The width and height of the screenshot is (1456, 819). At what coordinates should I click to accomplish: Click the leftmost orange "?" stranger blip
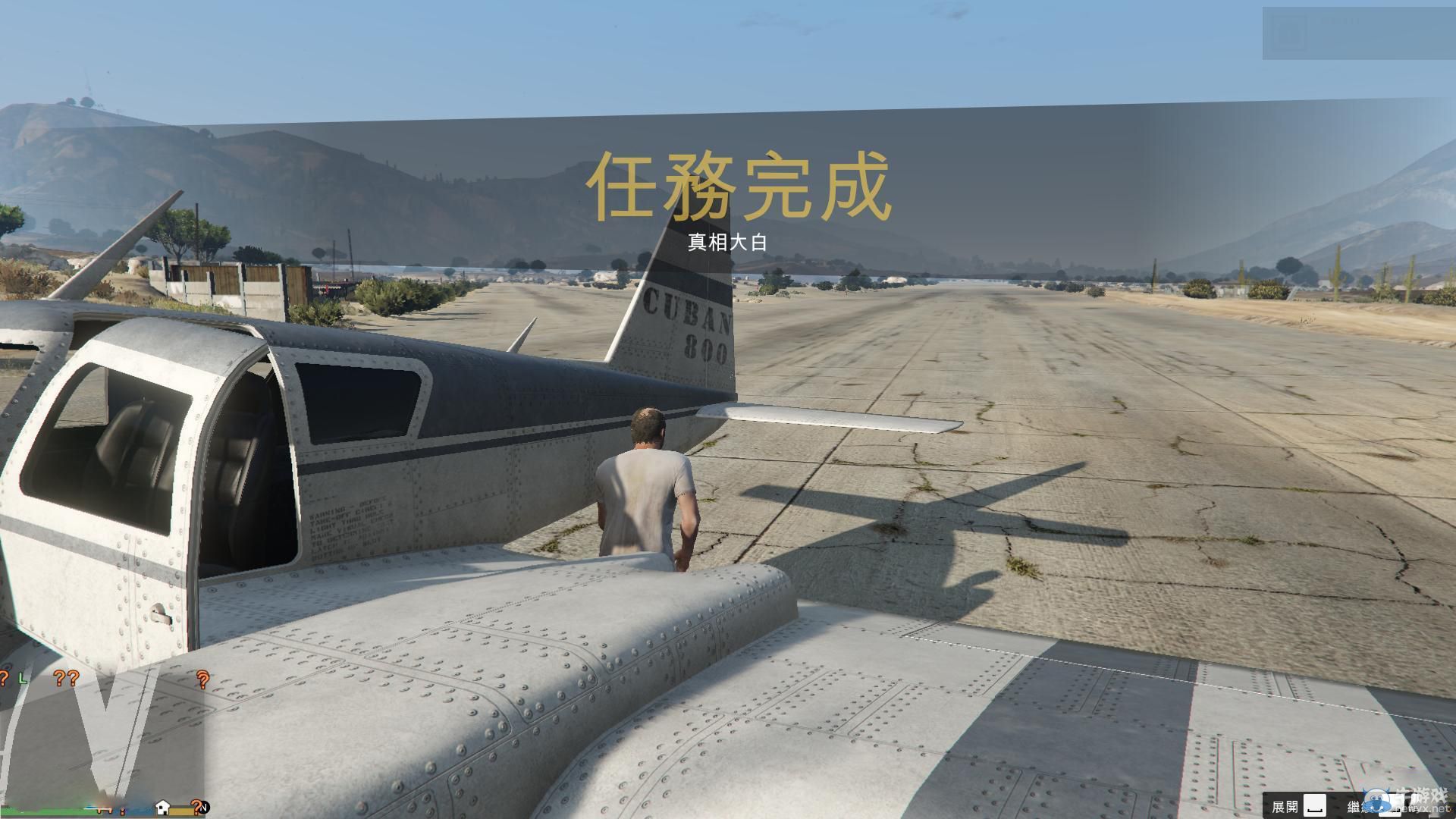point(4,679)
